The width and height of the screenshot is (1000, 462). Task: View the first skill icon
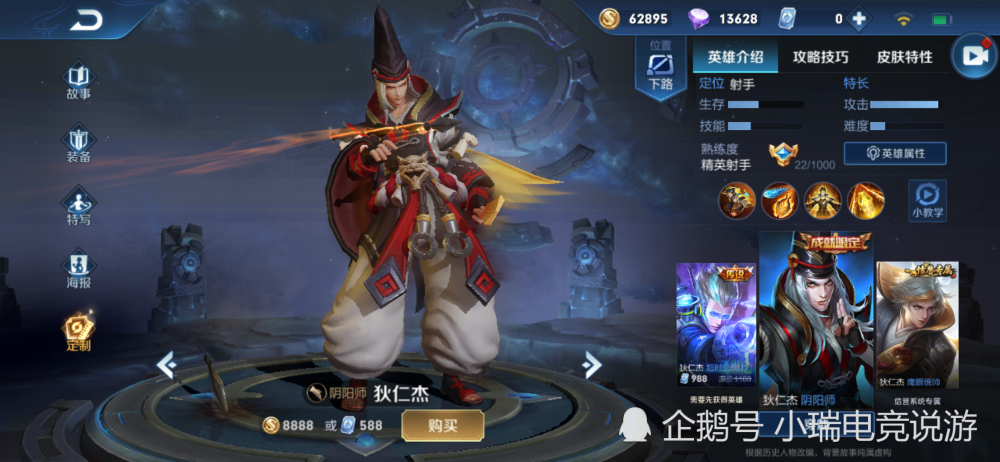(x=737, y=200)
